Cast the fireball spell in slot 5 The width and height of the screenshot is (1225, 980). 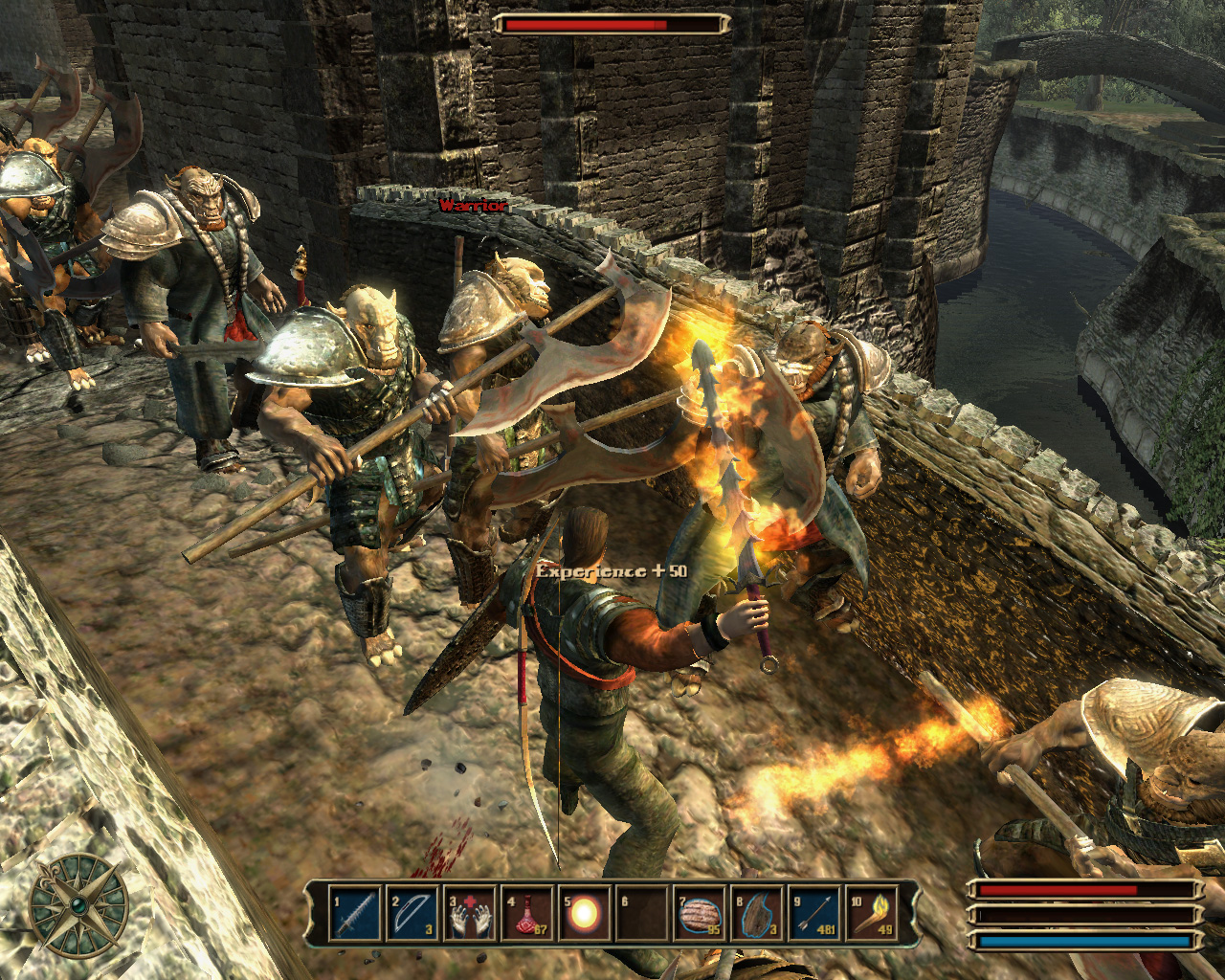point(584,916)
